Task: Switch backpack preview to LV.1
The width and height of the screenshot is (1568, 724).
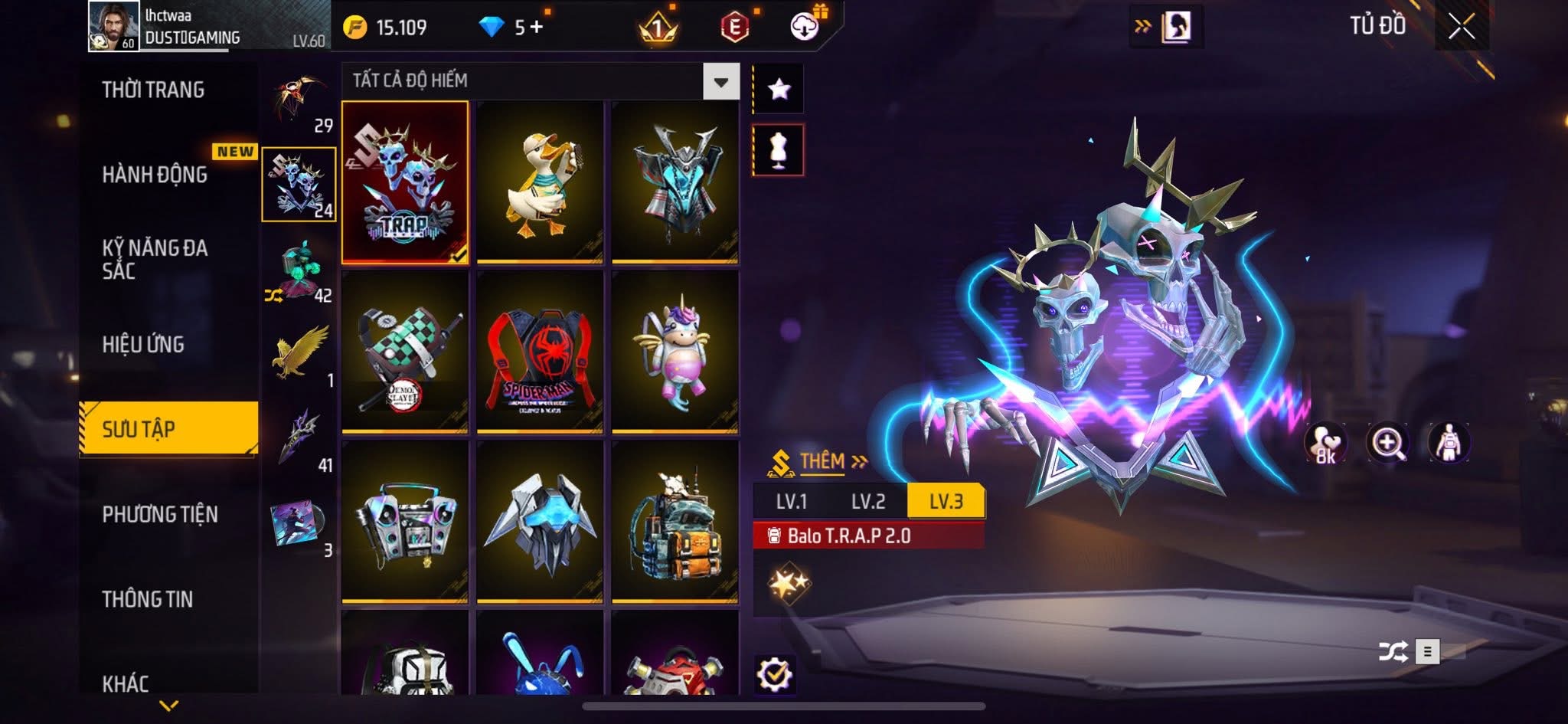Action: pyautogui.click(x=792, y=502)
